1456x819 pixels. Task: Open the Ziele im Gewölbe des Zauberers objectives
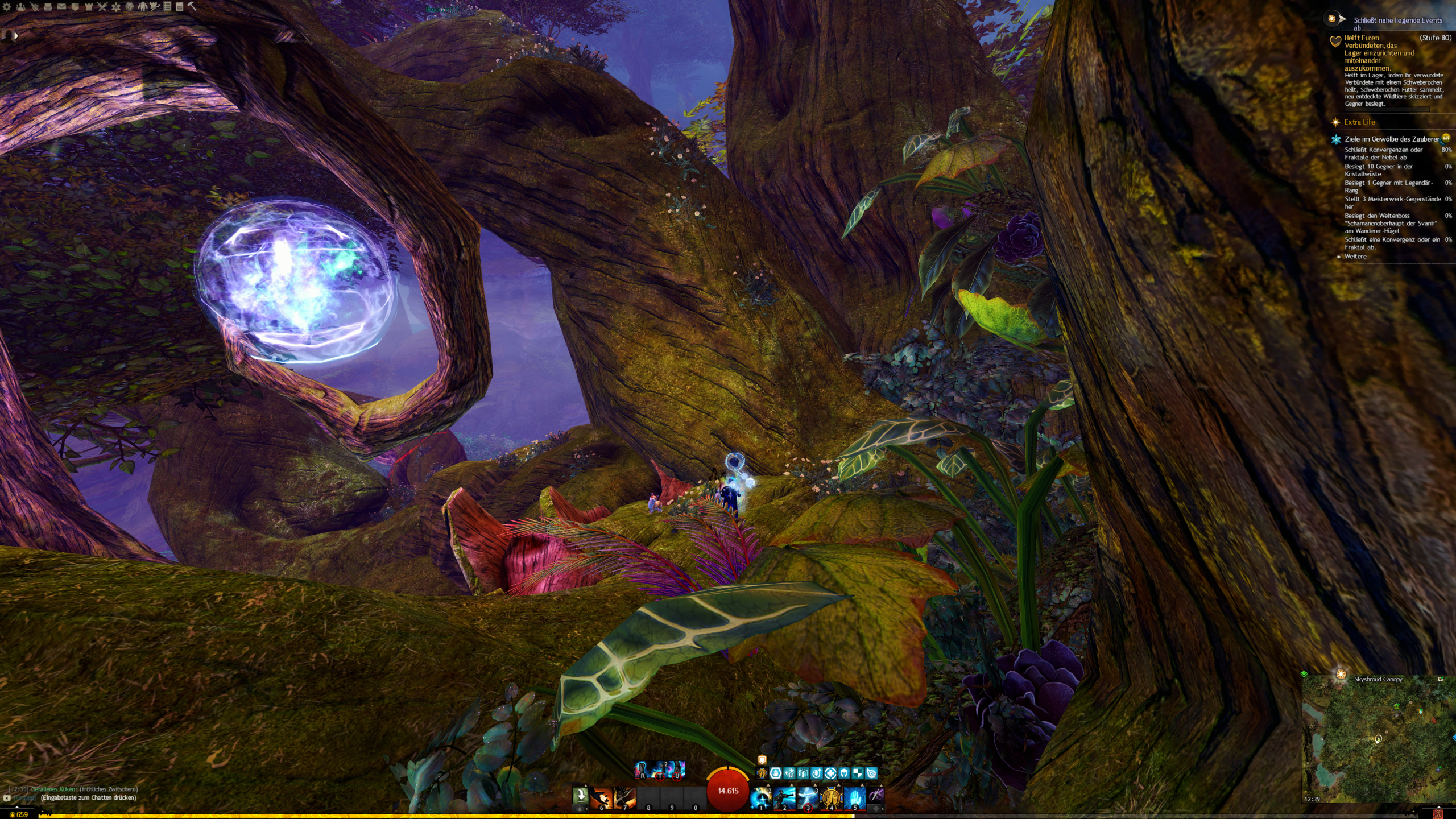(x=1391, y=139)
